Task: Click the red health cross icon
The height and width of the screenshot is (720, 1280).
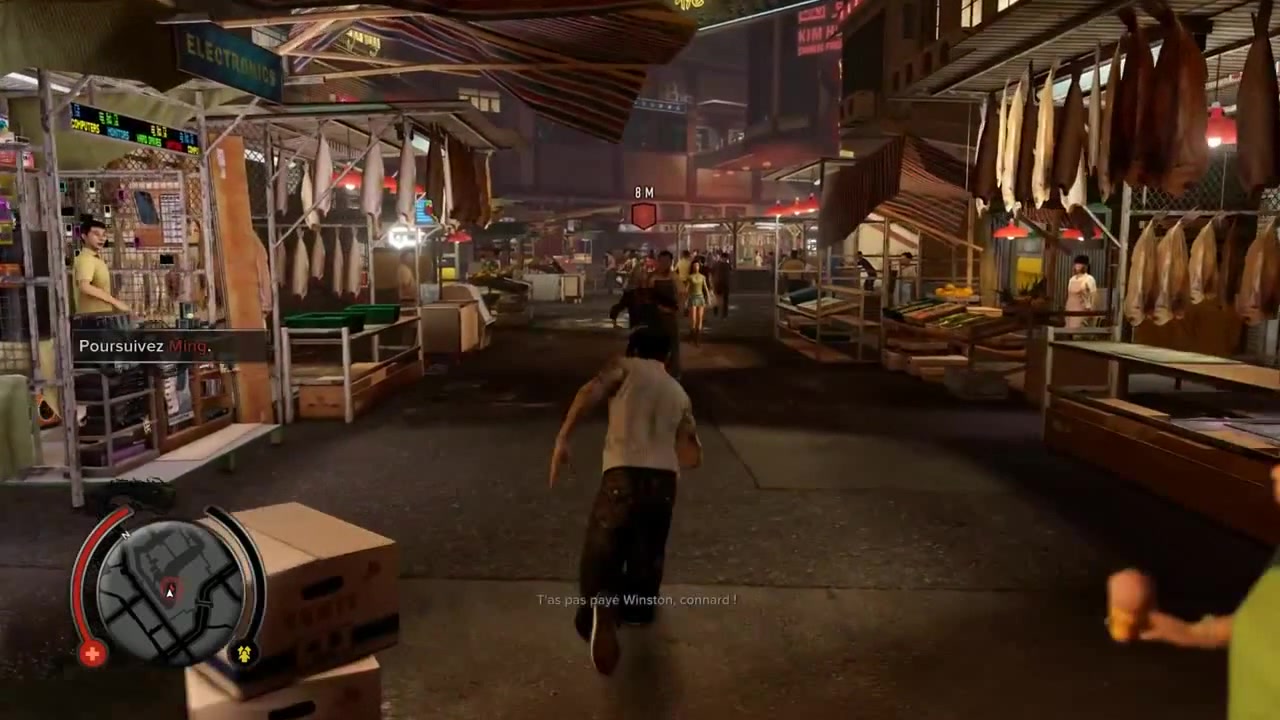Action: (92, 654)
